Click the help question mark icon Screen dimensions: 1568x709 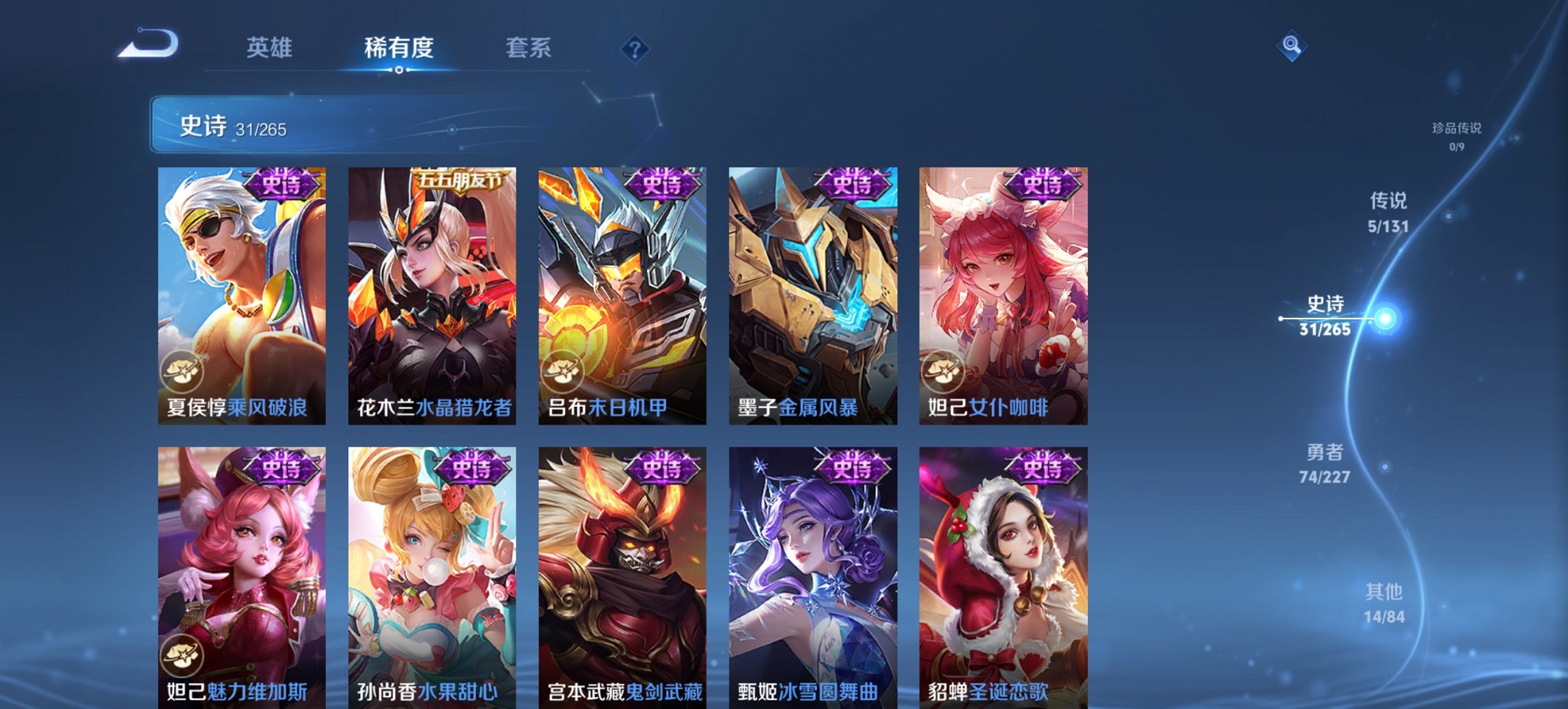point(634,48)
